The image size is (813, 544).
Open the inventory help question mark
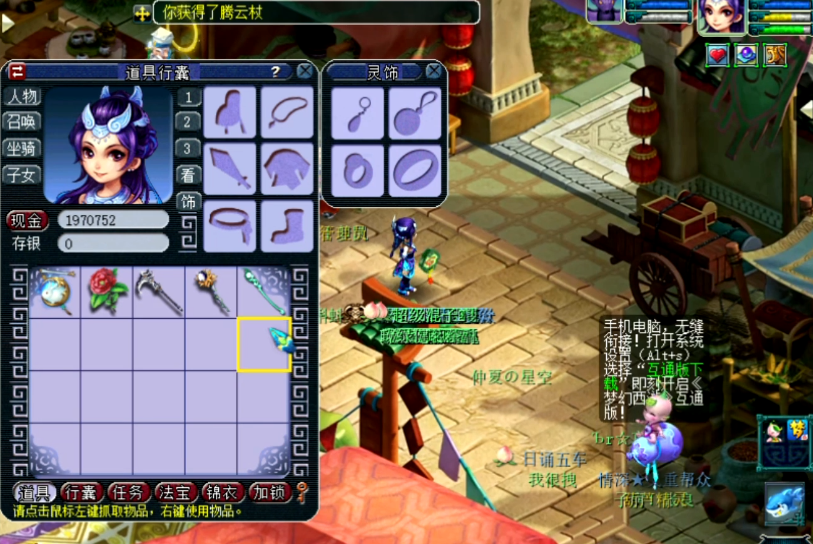[275, 71]
